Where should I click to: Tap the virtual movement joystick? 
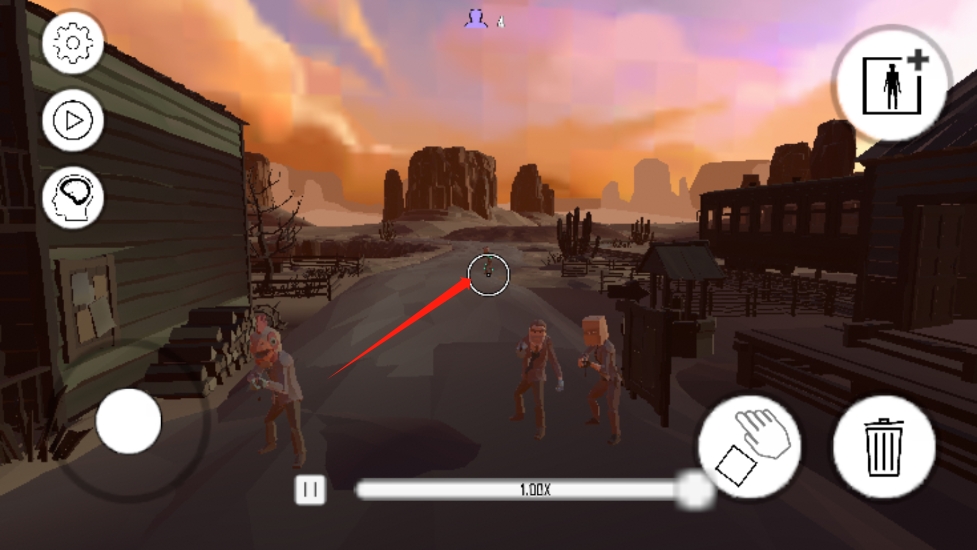[129, 421]
